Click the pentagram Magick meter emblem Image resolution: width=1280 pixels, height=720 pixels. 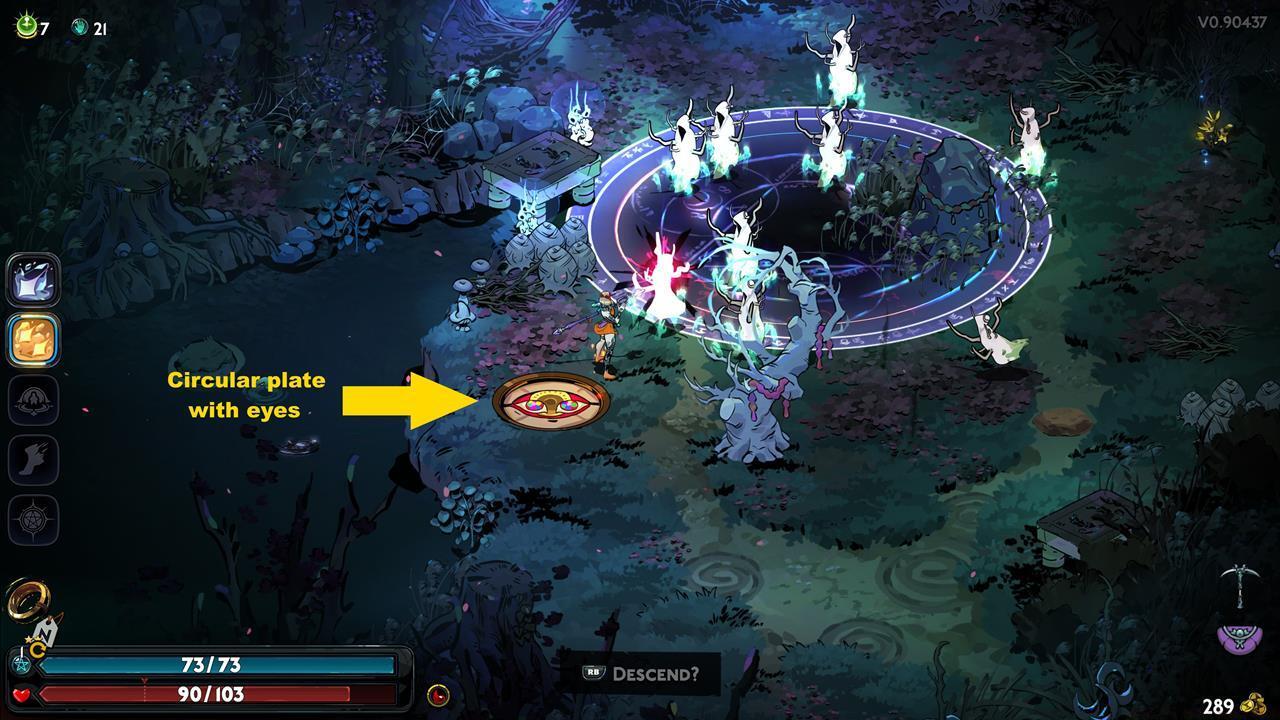coord(21,665)
